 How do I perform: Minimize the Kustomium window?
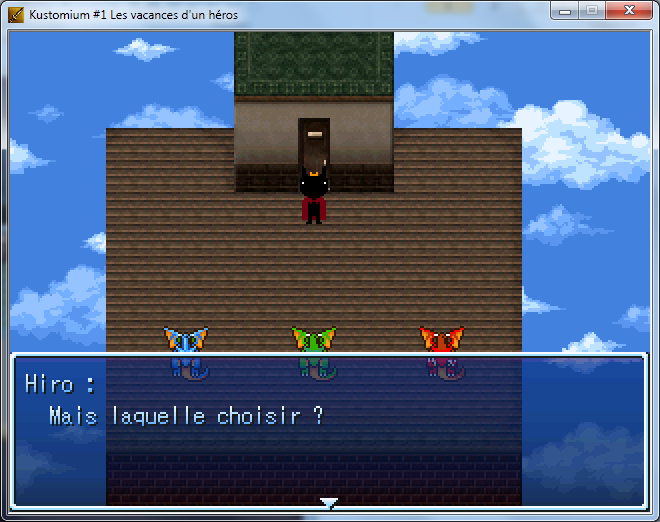point(565,11)
